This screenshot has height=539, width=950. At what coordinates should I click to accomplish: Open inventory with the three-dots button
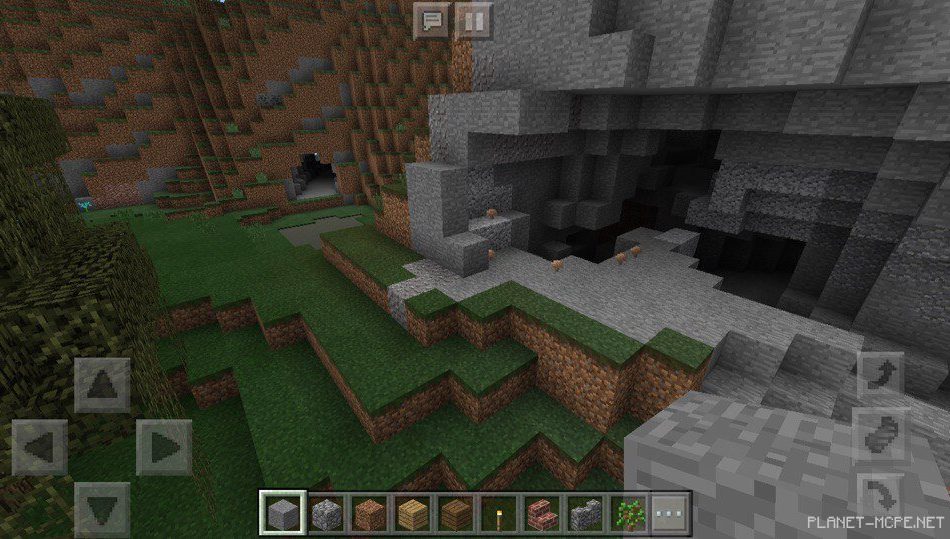[670, 513]
